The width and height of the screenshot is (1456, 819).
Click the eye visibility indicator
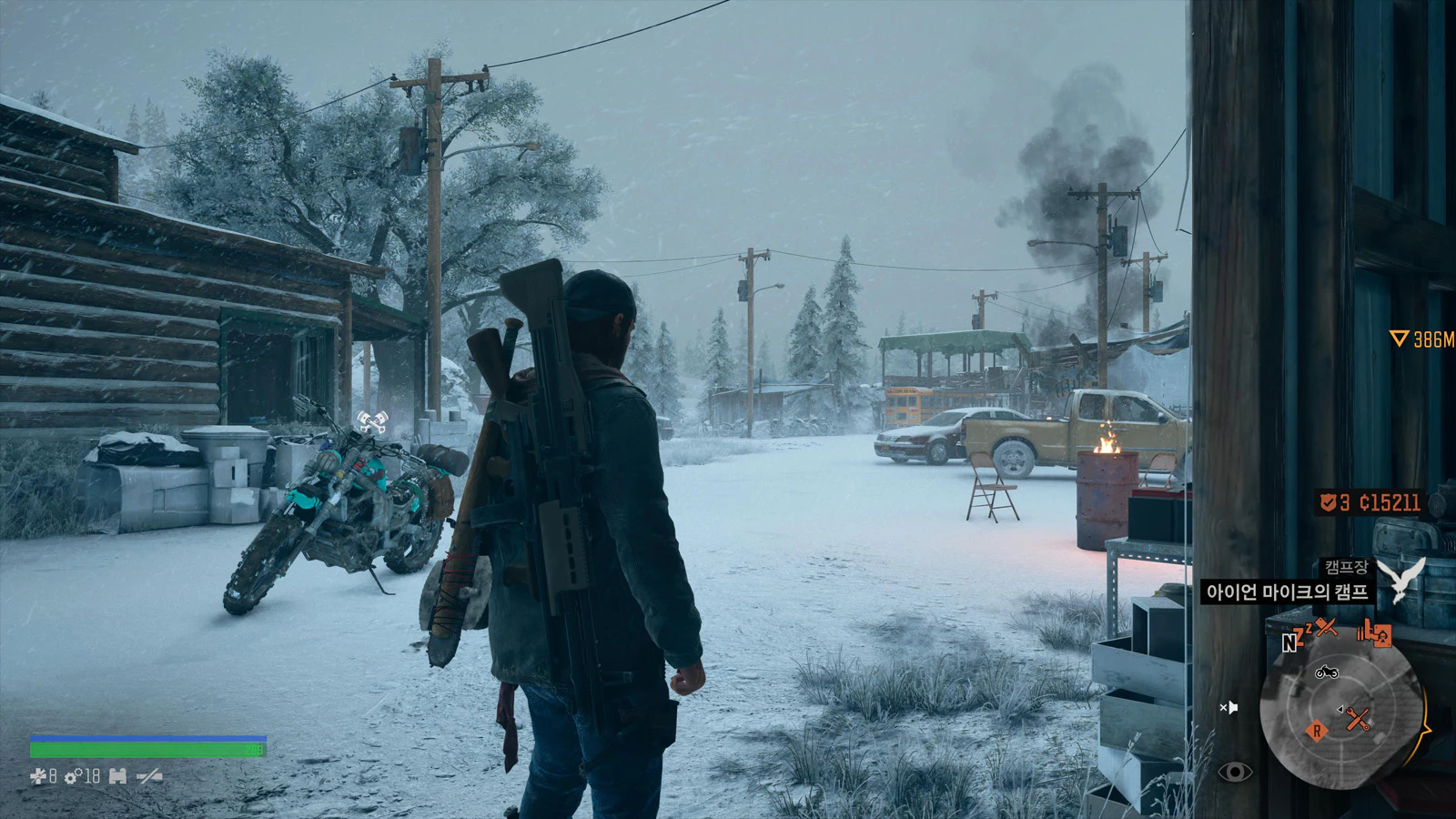pyautogui.click(x=1235, y=773)
